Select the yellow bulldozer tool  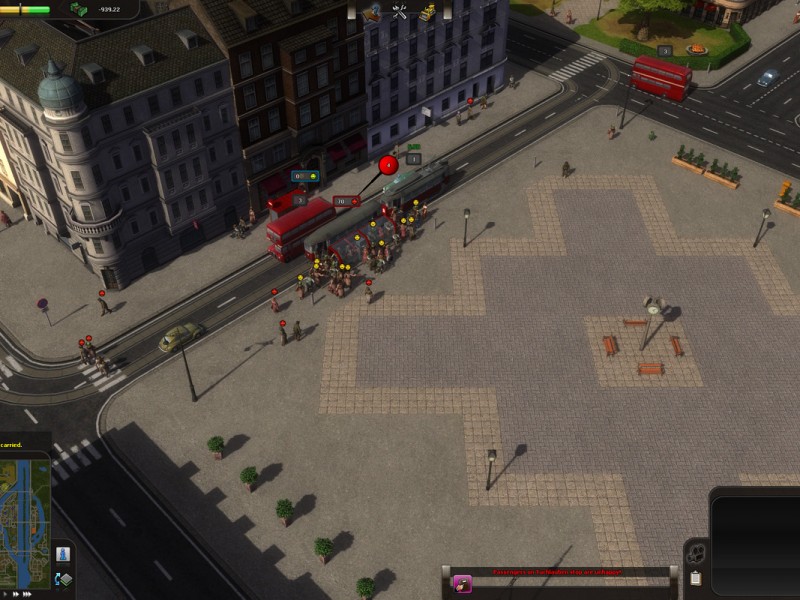(427, 12)
